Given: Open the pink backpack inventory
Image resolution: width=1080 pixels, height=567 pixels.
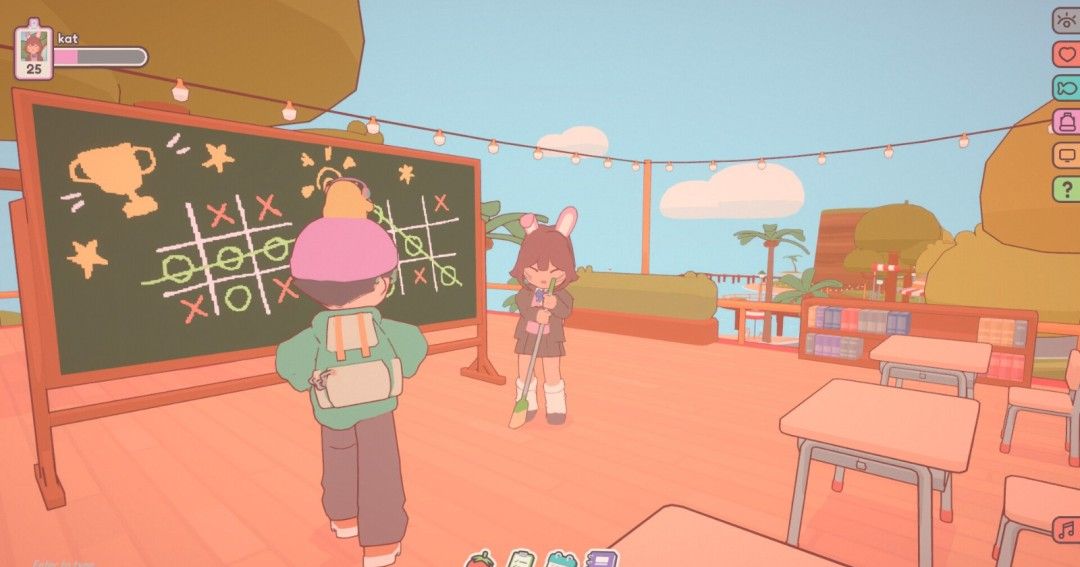Looking at the screenshot, I should click(1066, 122).
